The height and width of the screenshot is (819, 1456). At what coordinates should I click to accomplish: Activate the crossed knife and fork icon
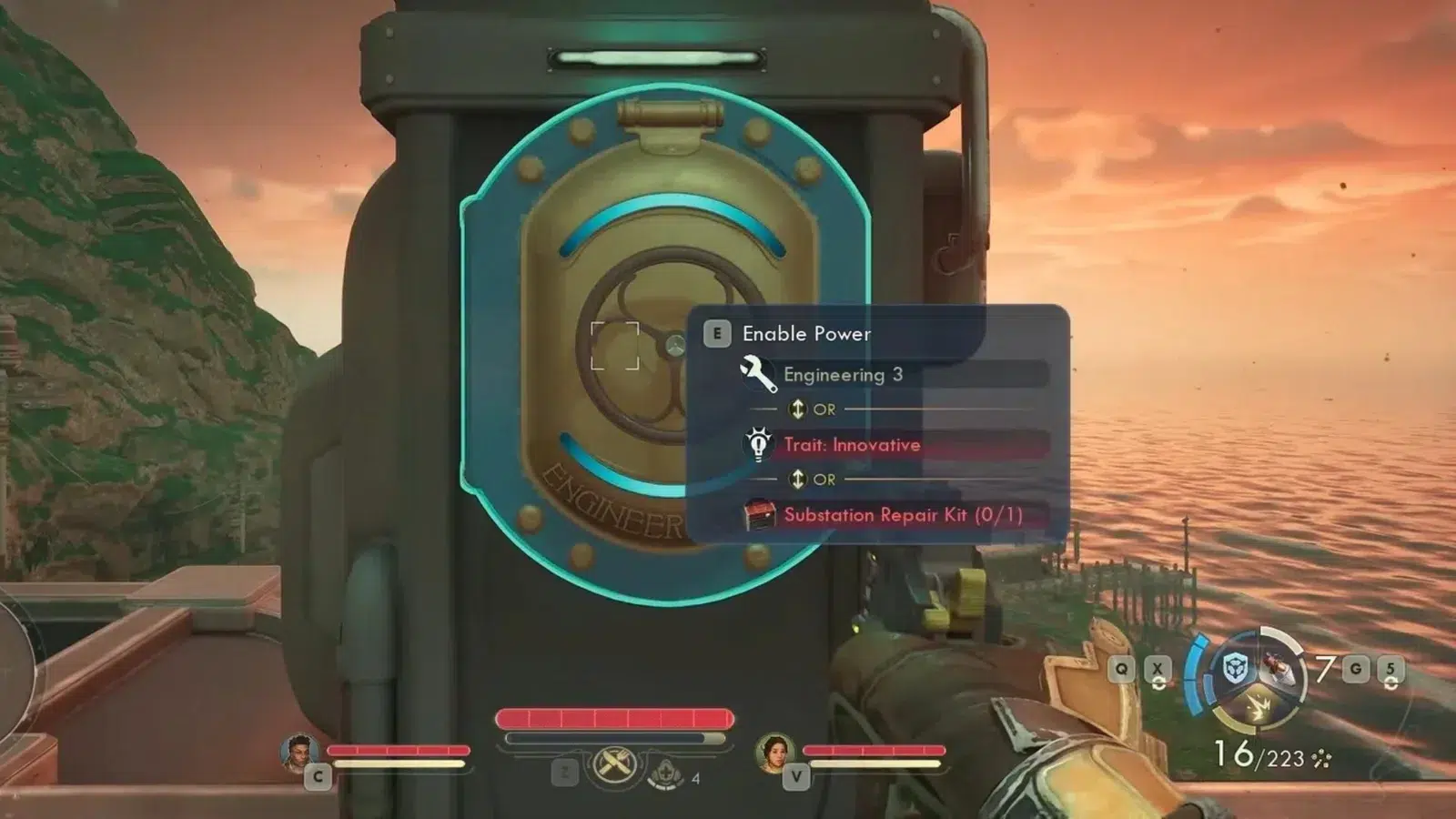coord(612,764)
